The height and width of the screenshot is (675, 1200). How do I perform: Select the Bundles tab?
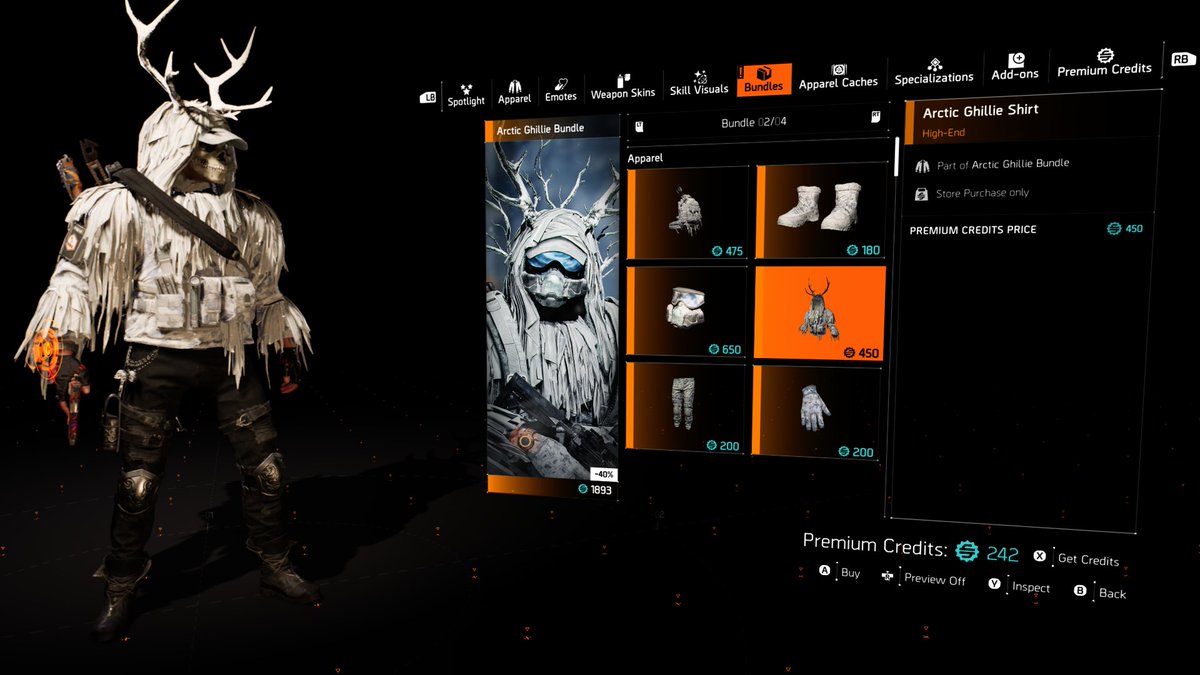[763, 80]
